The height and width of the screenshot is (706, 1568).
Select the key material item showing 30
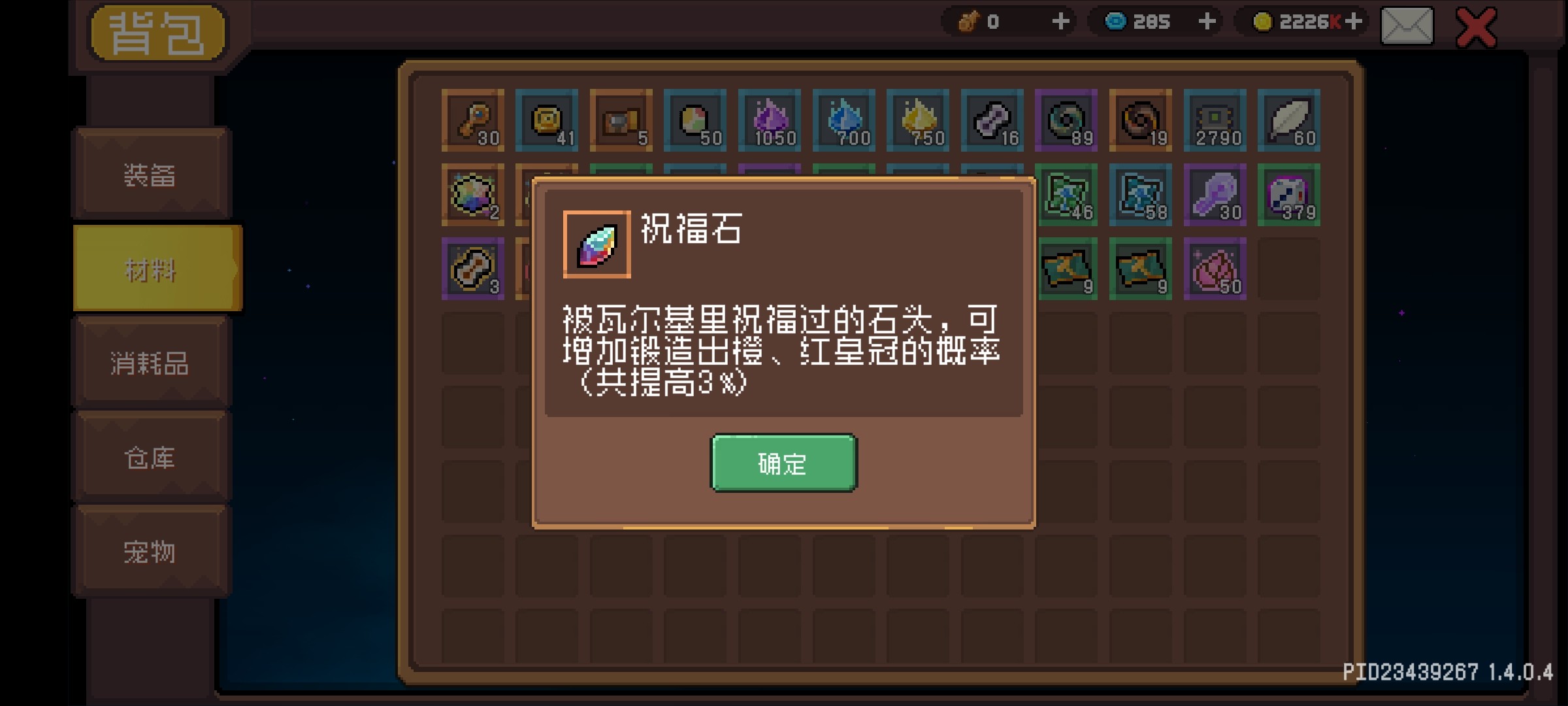click(x=474, y=121)
